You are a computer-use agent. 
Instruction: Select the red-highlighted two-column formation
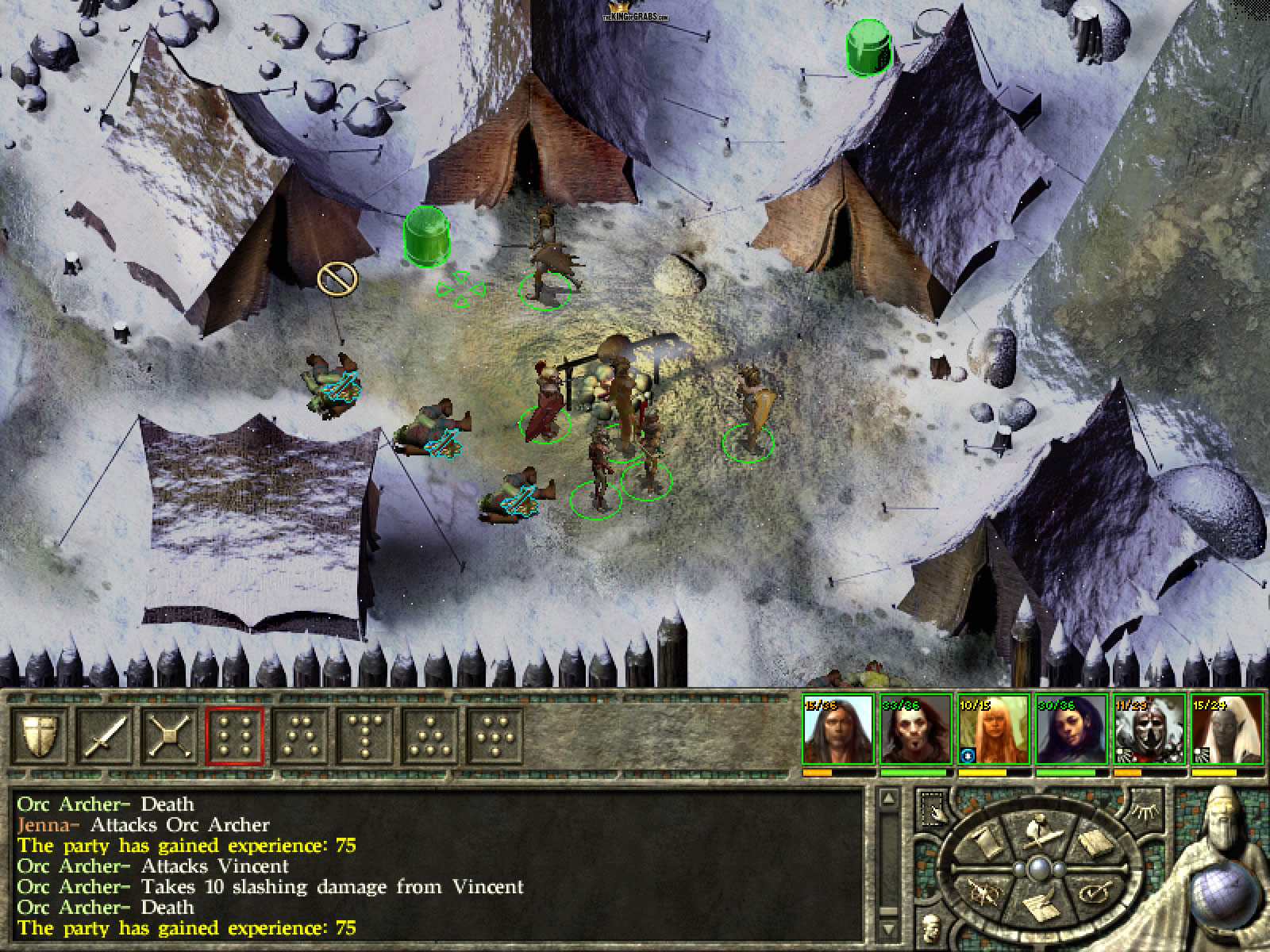[x=237, y=737]
